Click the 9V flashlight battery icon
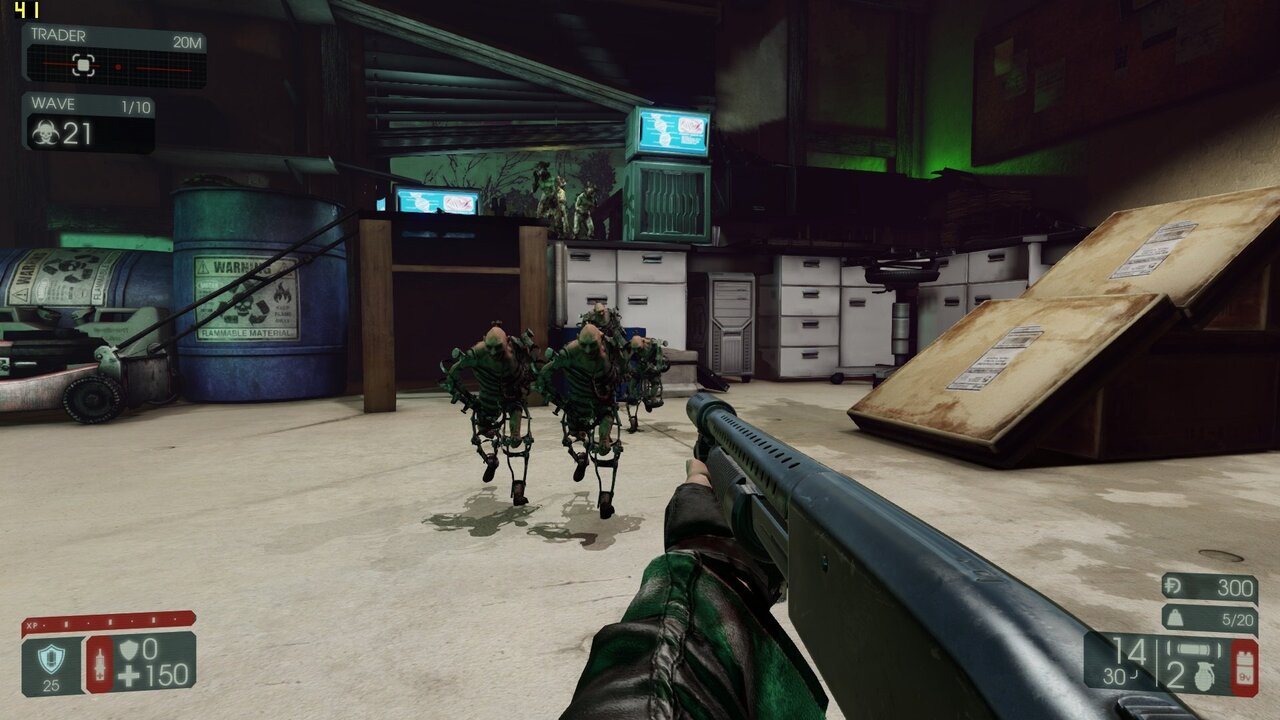The width and height of the screenshot is (1280, 720). 1243,669
